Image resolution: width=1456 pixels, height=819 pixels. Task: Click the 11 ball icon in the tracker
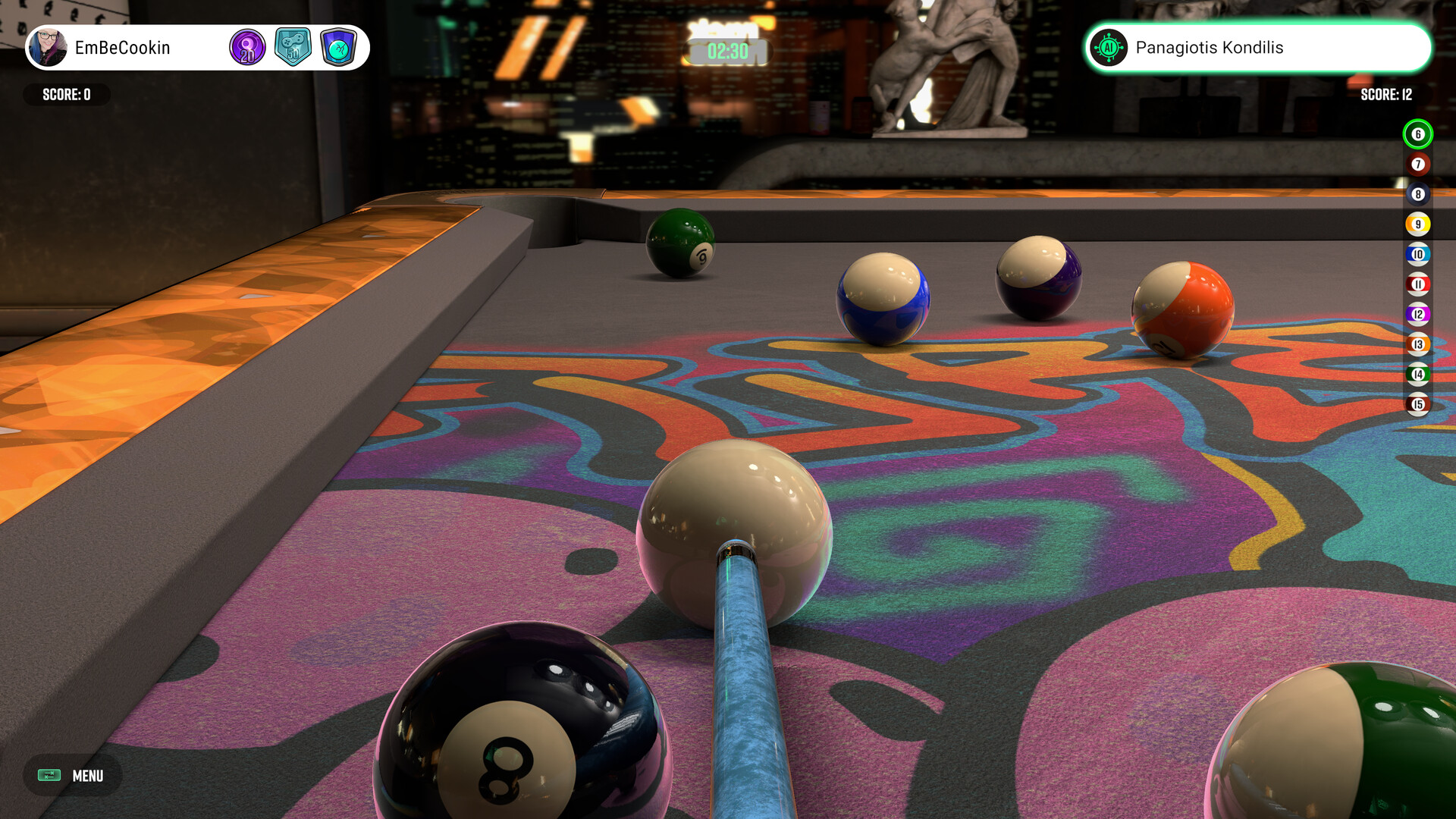(1417, 283)
